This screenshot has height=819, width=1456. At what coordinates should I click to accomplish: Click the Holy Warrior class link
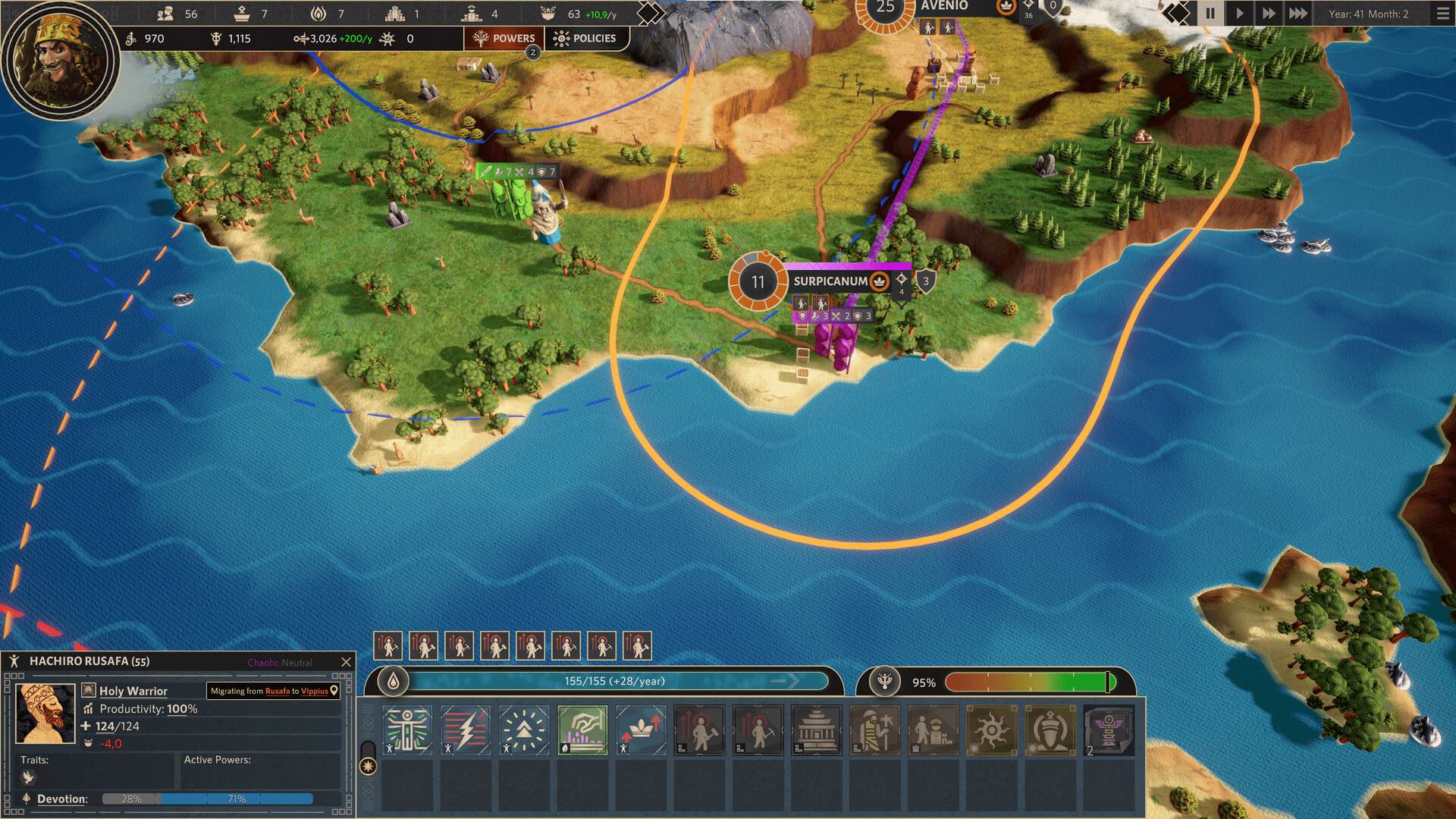click(x=133, y=691)
